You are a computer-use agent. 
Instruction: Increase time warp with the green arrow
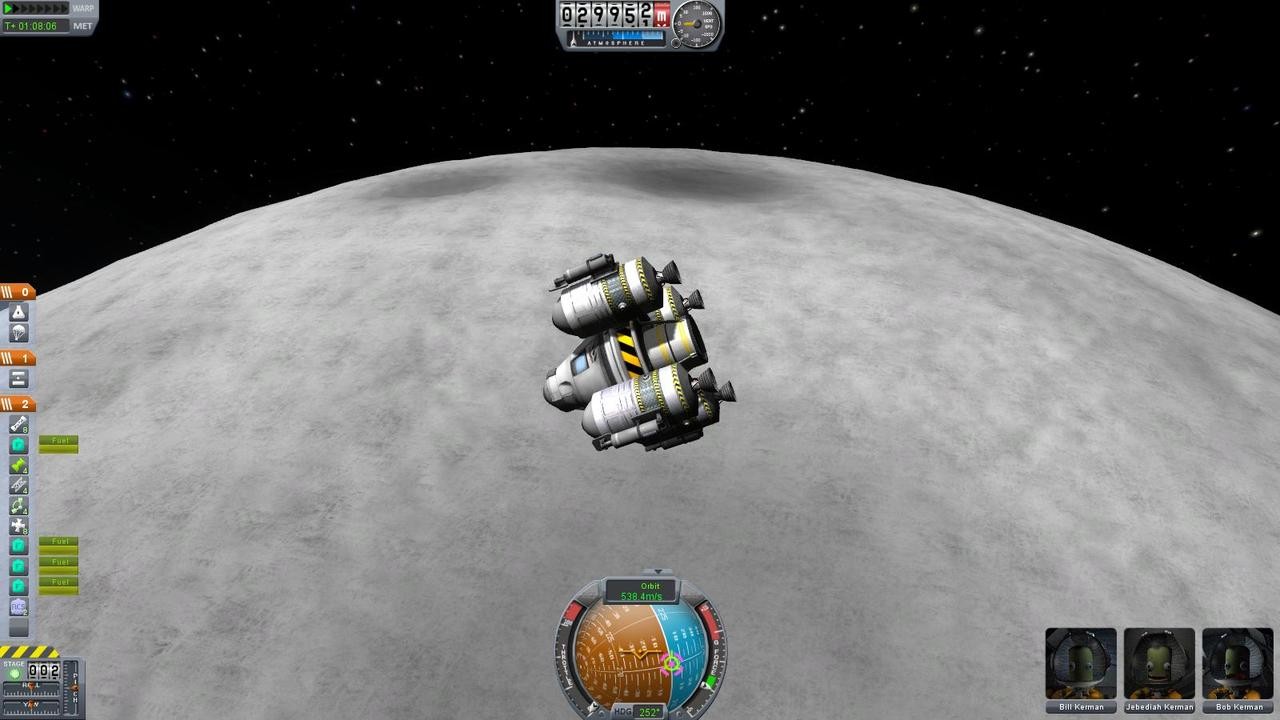[9, 8]
